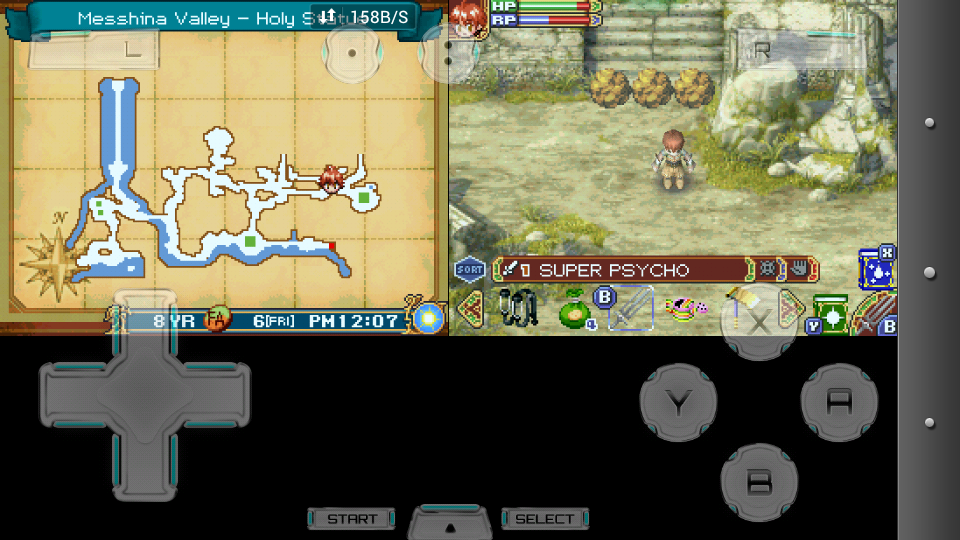Select the sword slot in the item bar
The width and height of the screenshot is (960, 540).
click(630, 308)
